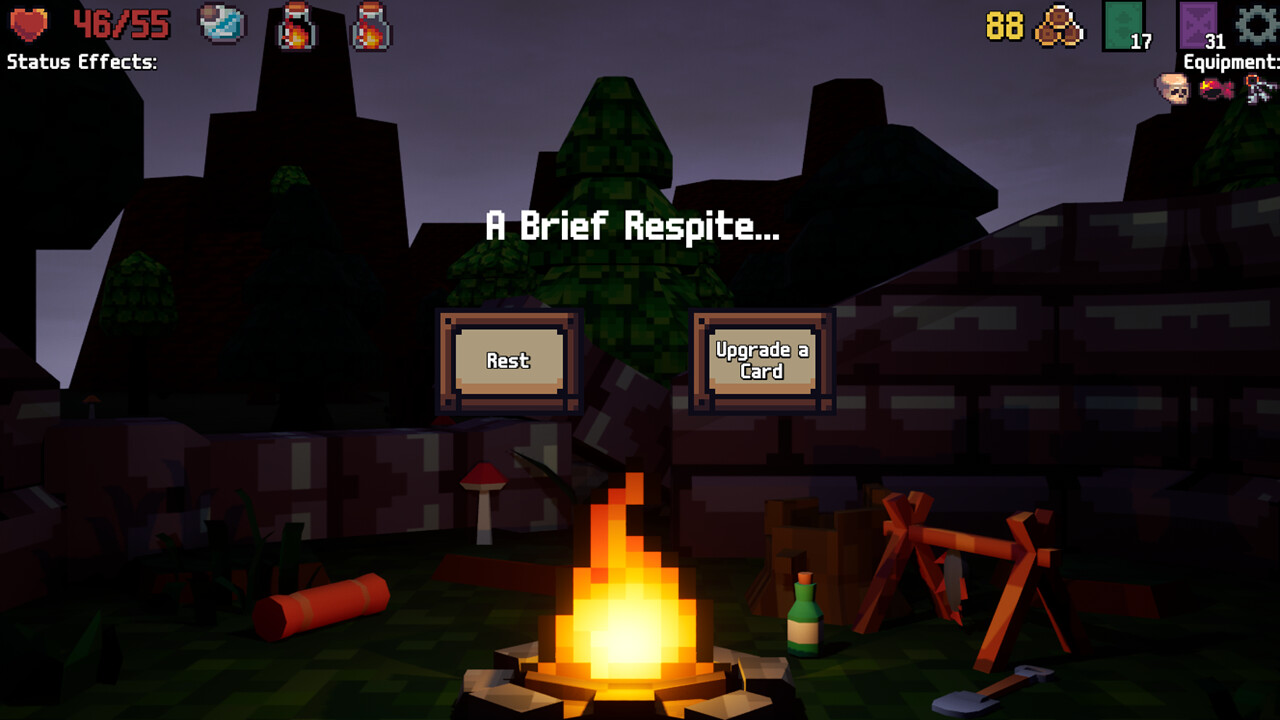Choose Rest at the campfire
The width and height of the screenshot is (1280, 720).
pos(508,361)
